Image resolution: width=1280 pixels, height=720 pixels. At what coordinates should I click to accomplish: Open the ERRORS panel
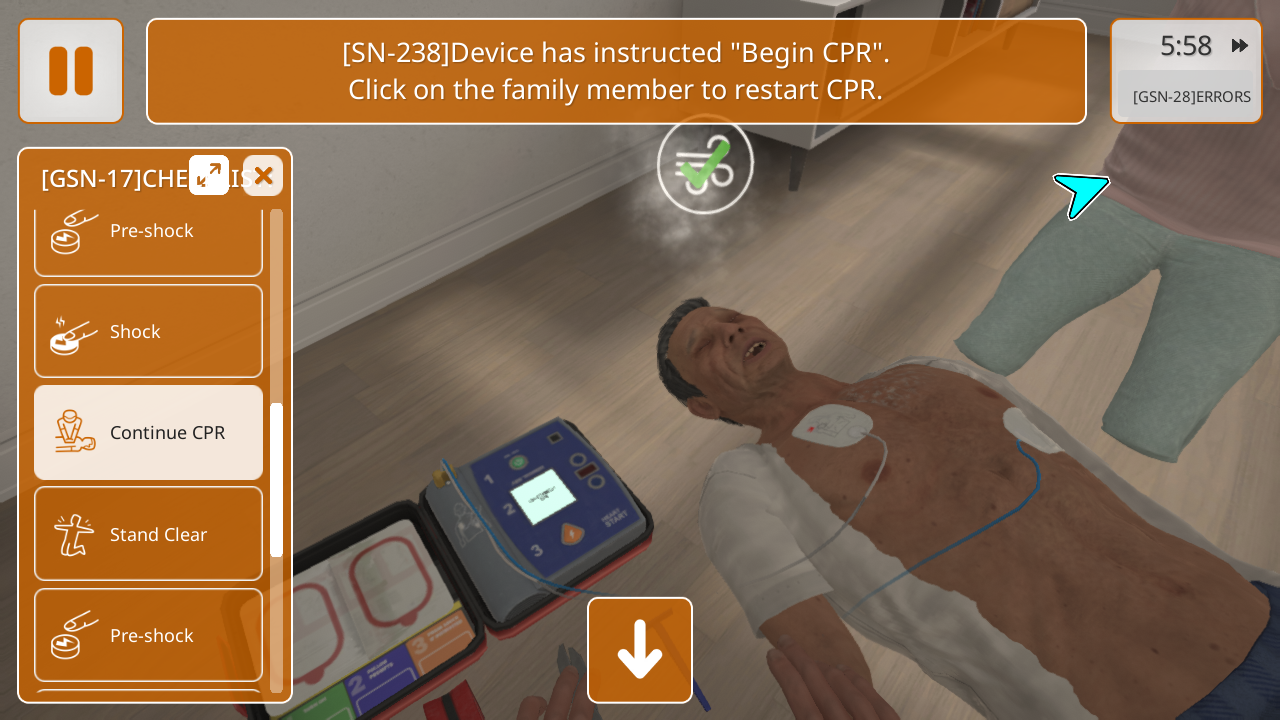click(x=1191, y=97)
